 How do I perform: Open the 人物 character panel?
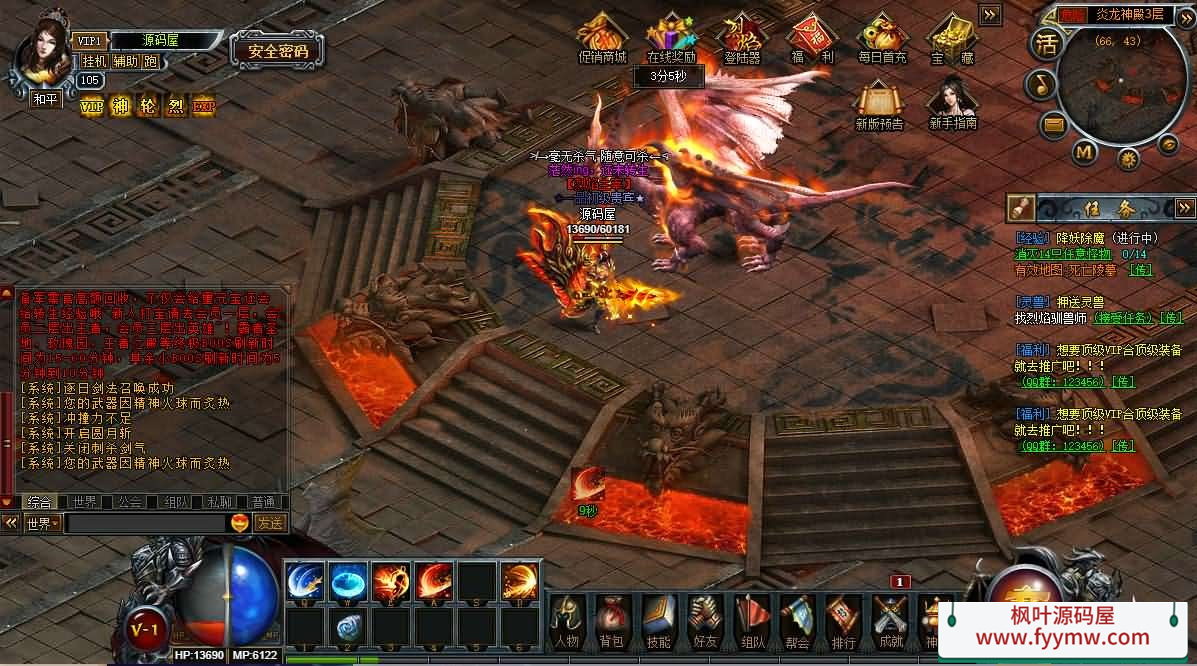coord(566,620)
